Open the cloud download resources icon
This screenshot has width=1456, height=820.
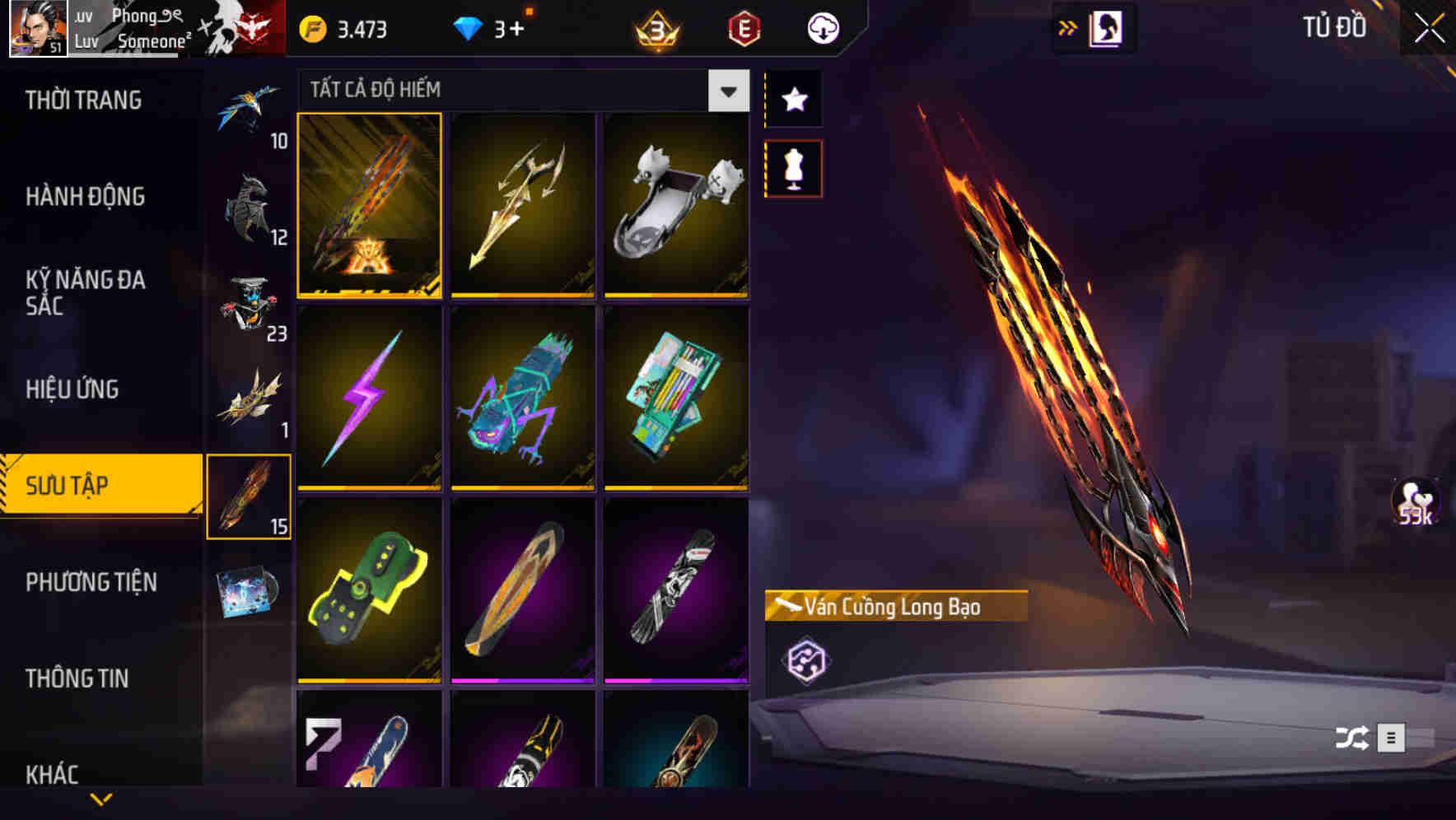[823, 27]
